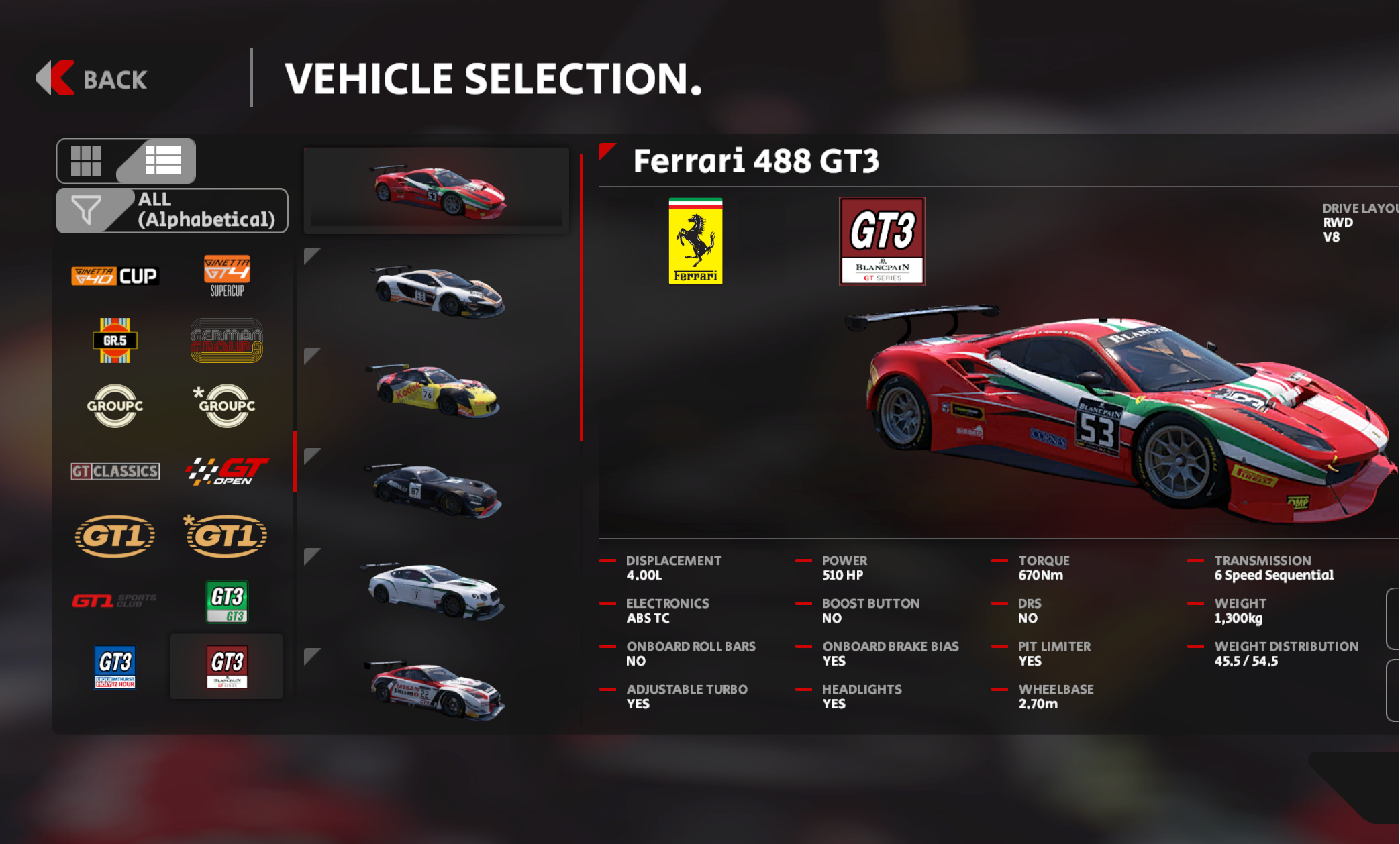Viewport: 1400px width, 844px height.
Task: Choose the red Ferrari 488 thumbnail
Action: [437, 193]
